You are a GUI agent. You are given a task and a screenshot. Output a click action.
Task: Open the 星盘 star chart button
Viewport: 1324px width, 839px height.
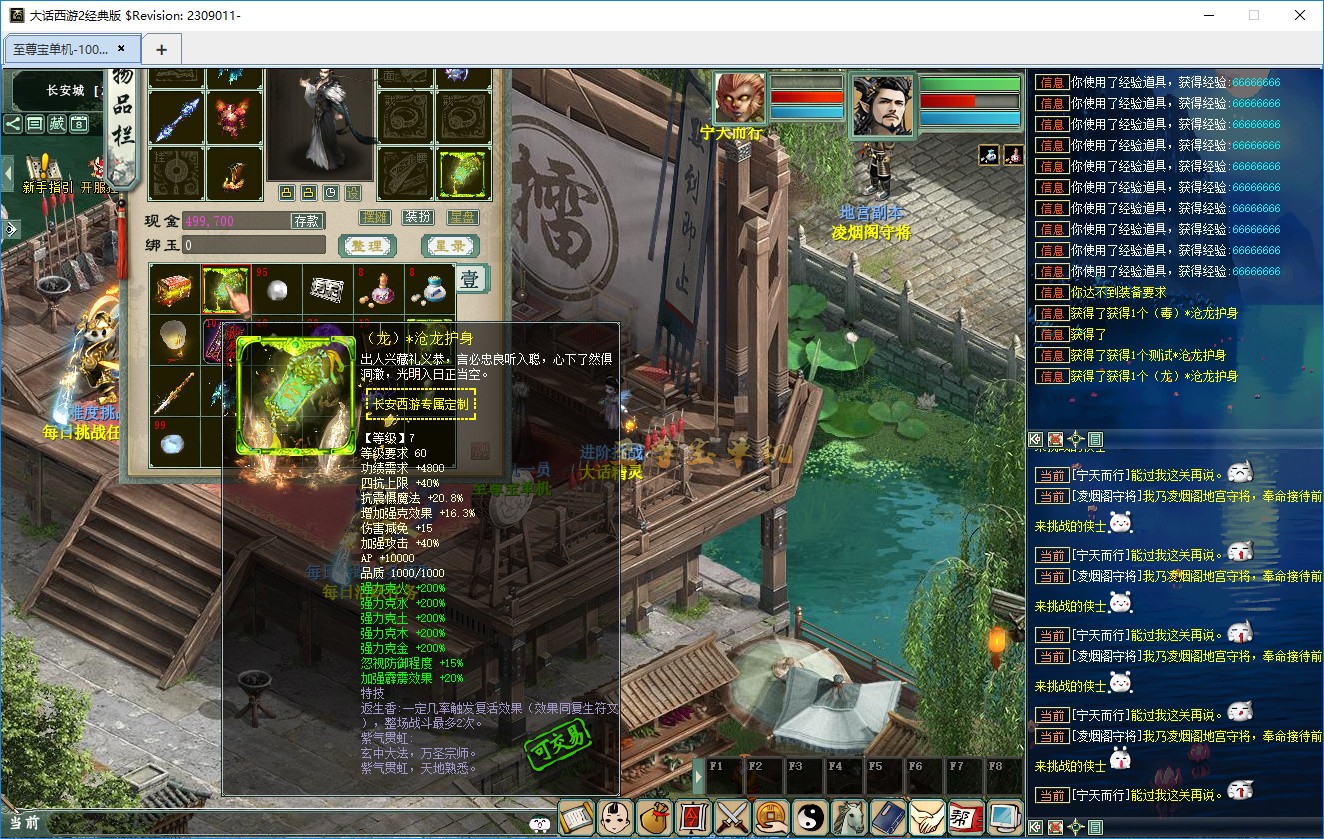(462, 217)
